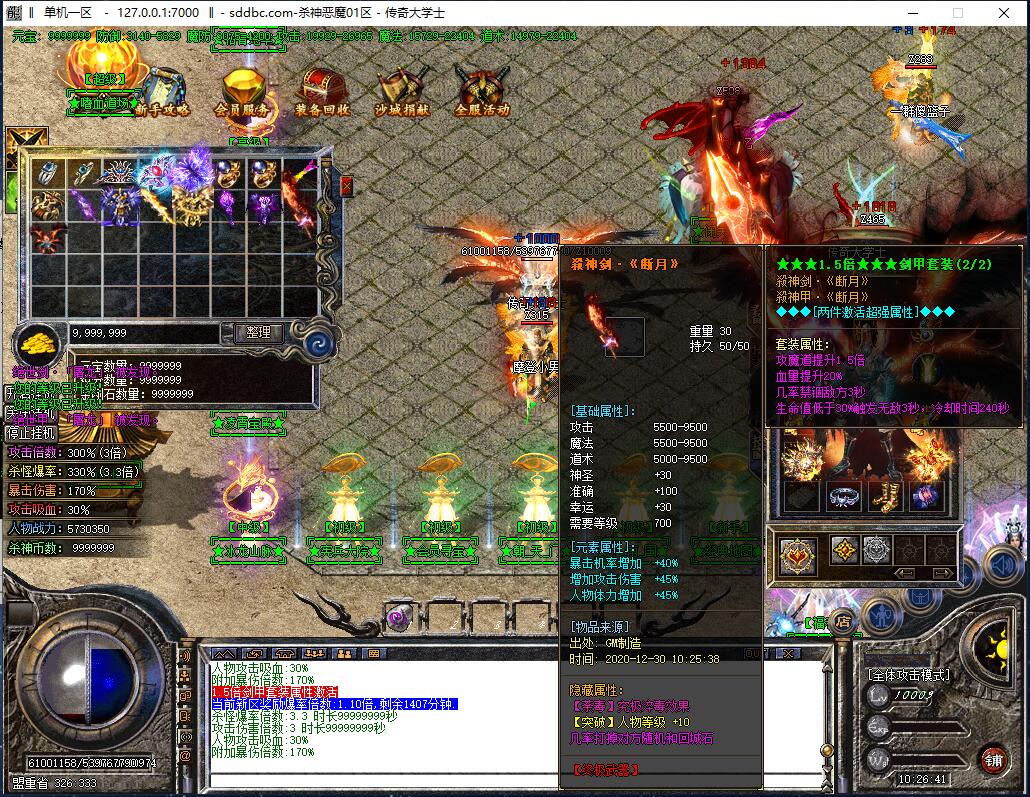
Task: Open the 会员服务 member service menu
Action: [x=241, y=93]
